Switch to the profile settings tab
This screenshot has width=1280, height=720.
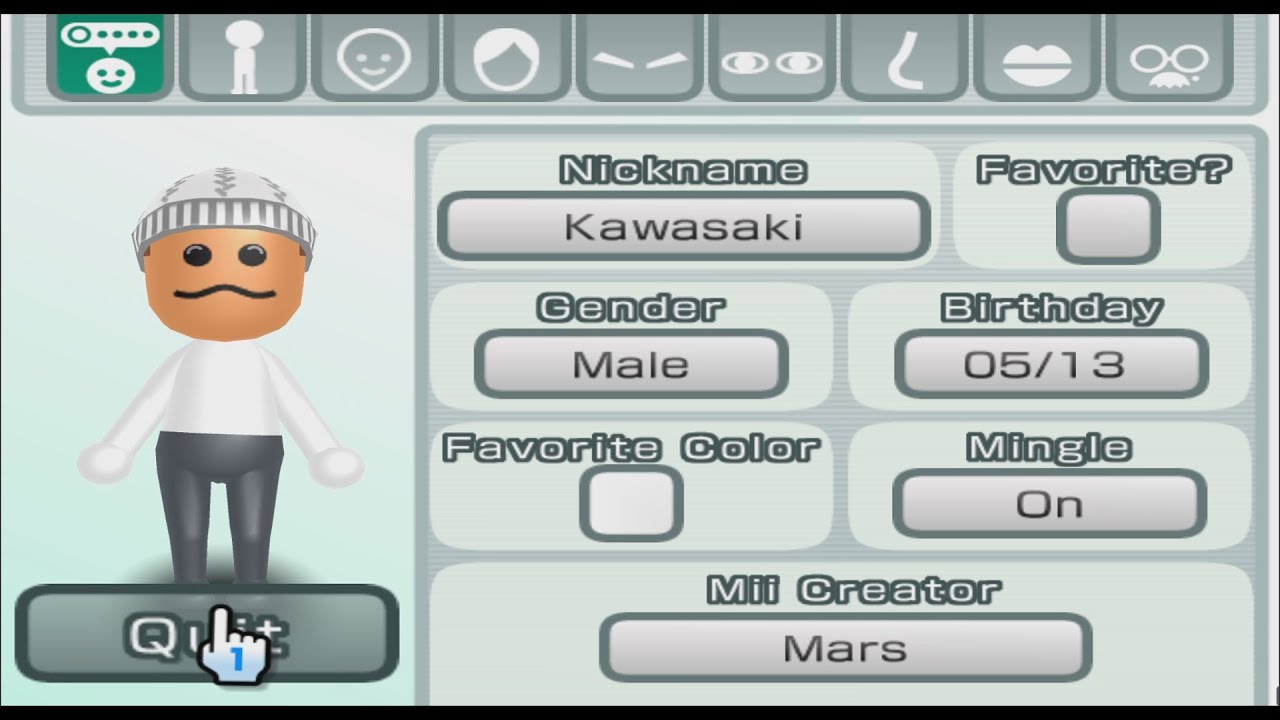(x=108, y=55)
